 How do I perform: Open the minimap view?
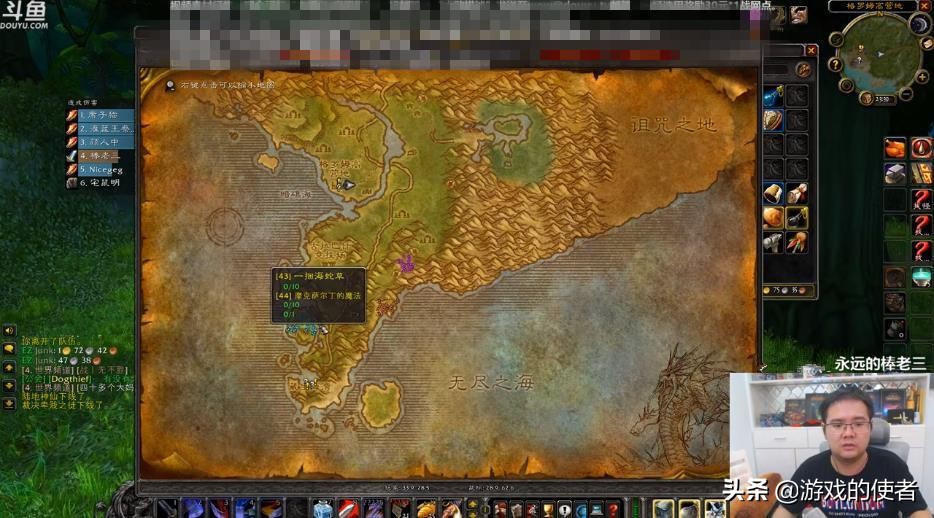(879, 51)
